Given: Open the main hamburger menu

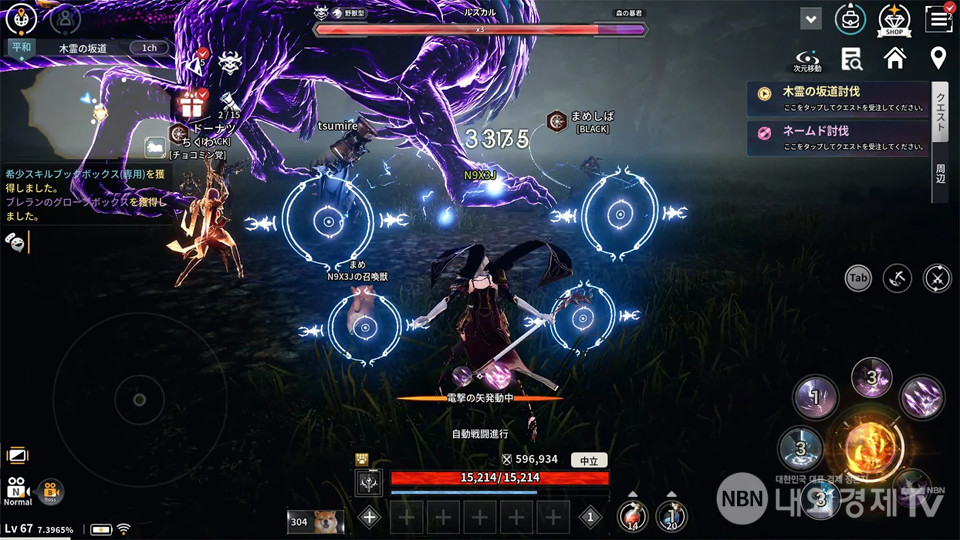Looking at the screenshot, I should (938, 18).
